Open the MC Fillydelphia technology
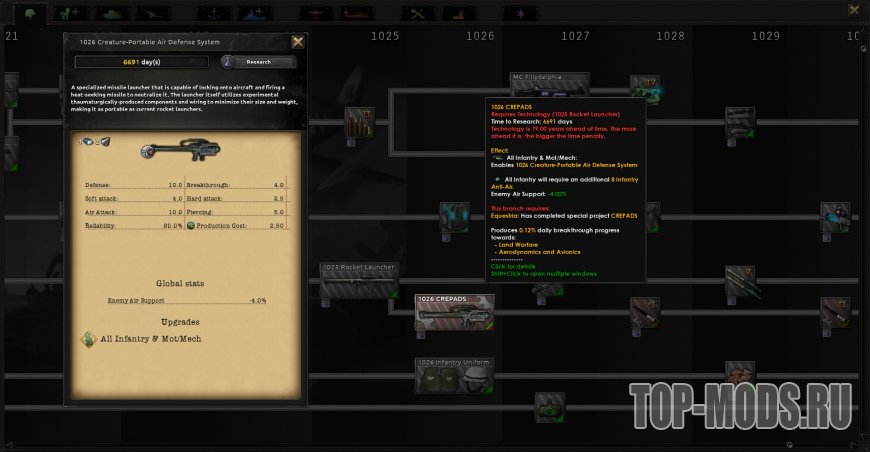 tap(550, 90)
